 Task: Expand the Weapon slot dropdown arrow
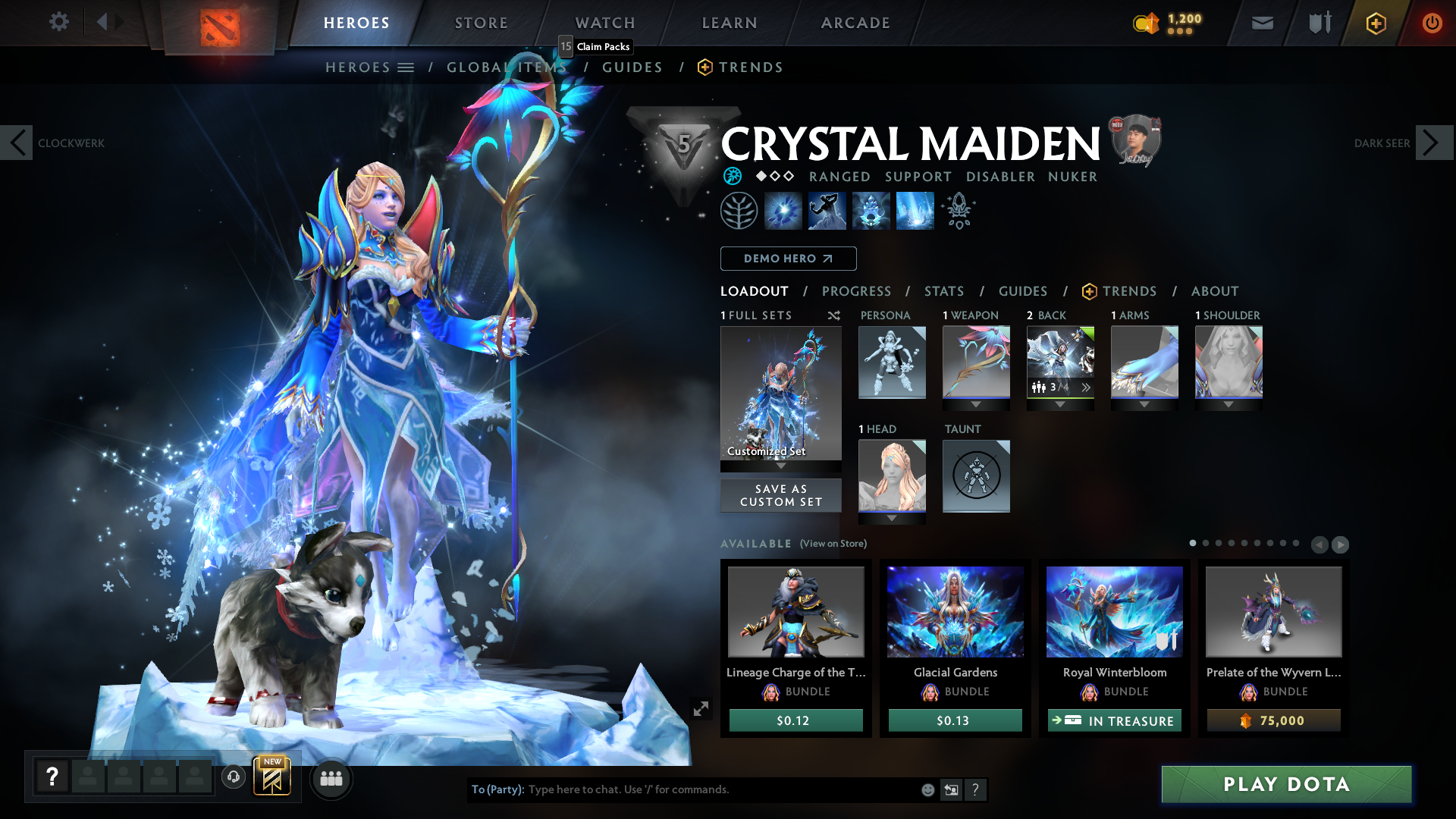click(x=976, y=404)
